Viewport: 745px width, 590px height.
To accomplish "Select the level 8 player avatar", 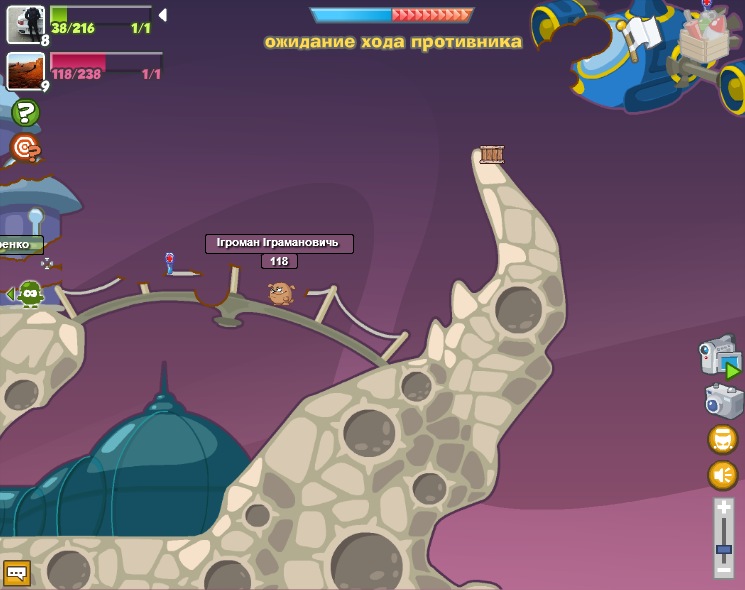I will pos(25,24).
